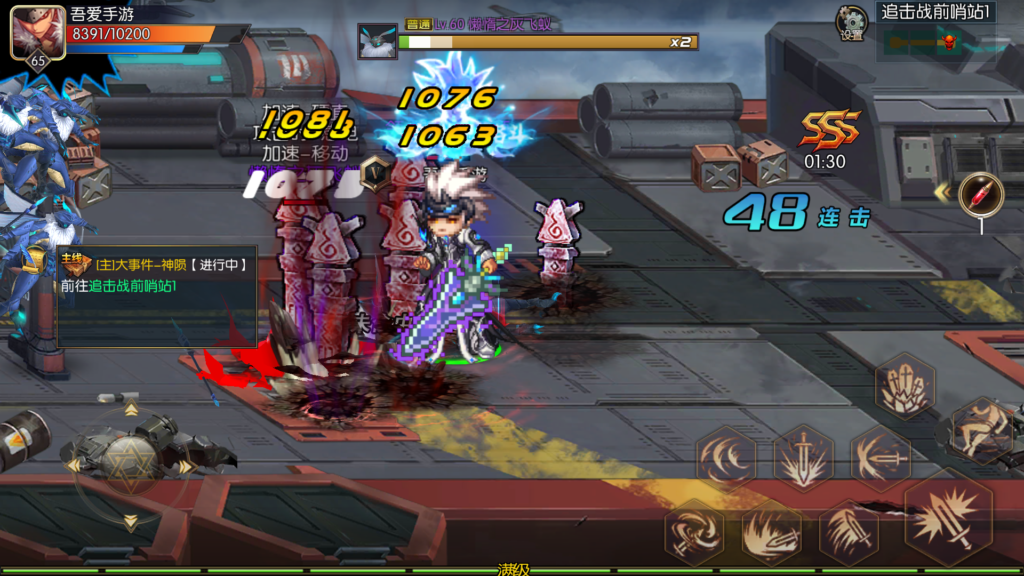Use the forward sword thrust skill
This screenshot has height=576, width=1024.
[x=881, y=458]
